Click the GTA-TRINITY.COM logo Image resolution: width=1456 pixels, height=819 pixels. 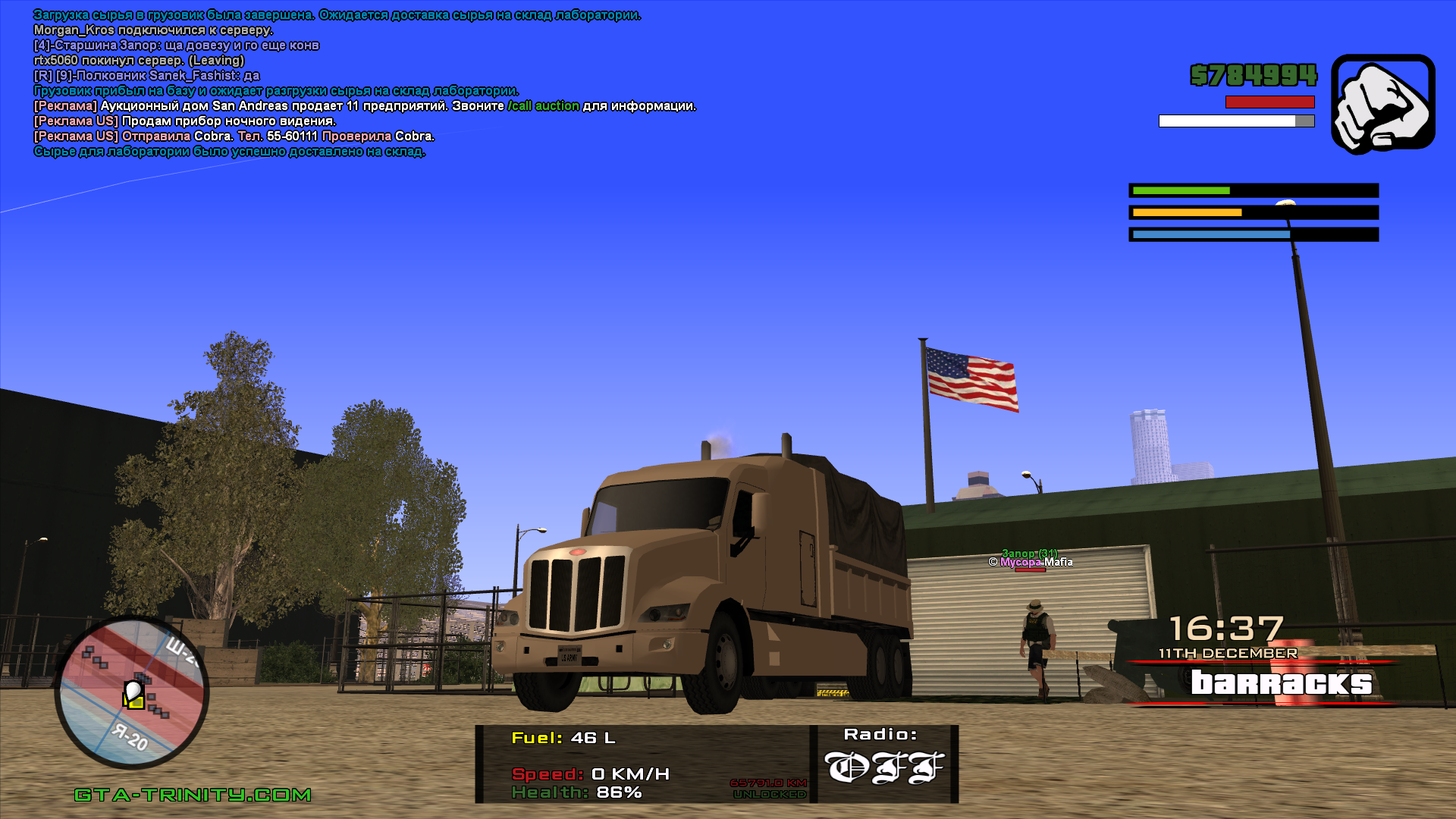193,795
